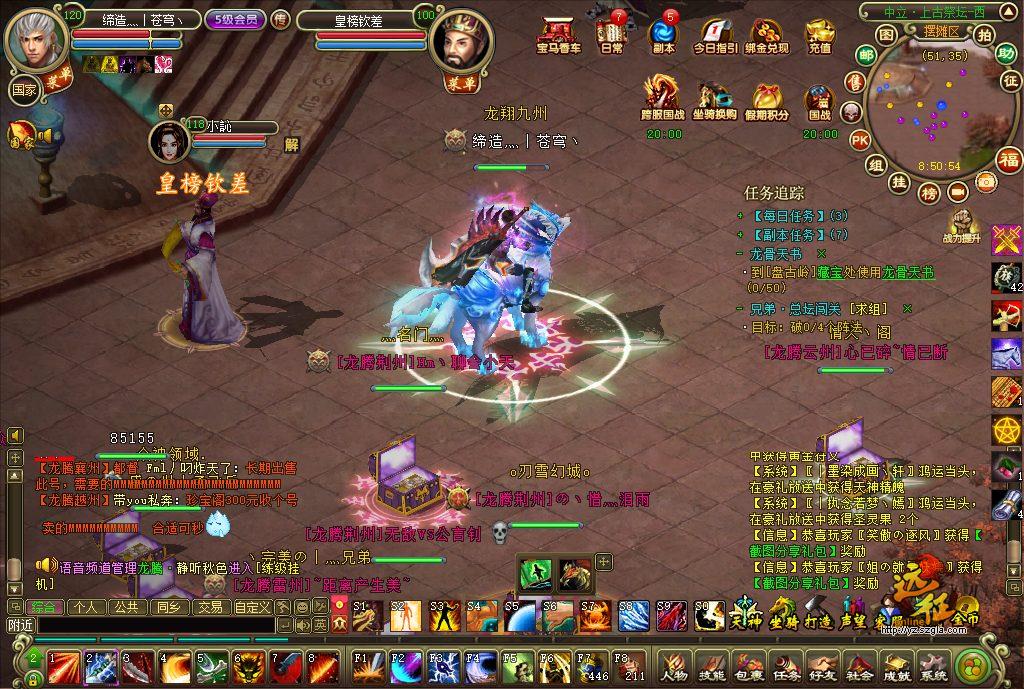
Task: Open the 充值 recharge shop
Action: [x=819, y=35]
